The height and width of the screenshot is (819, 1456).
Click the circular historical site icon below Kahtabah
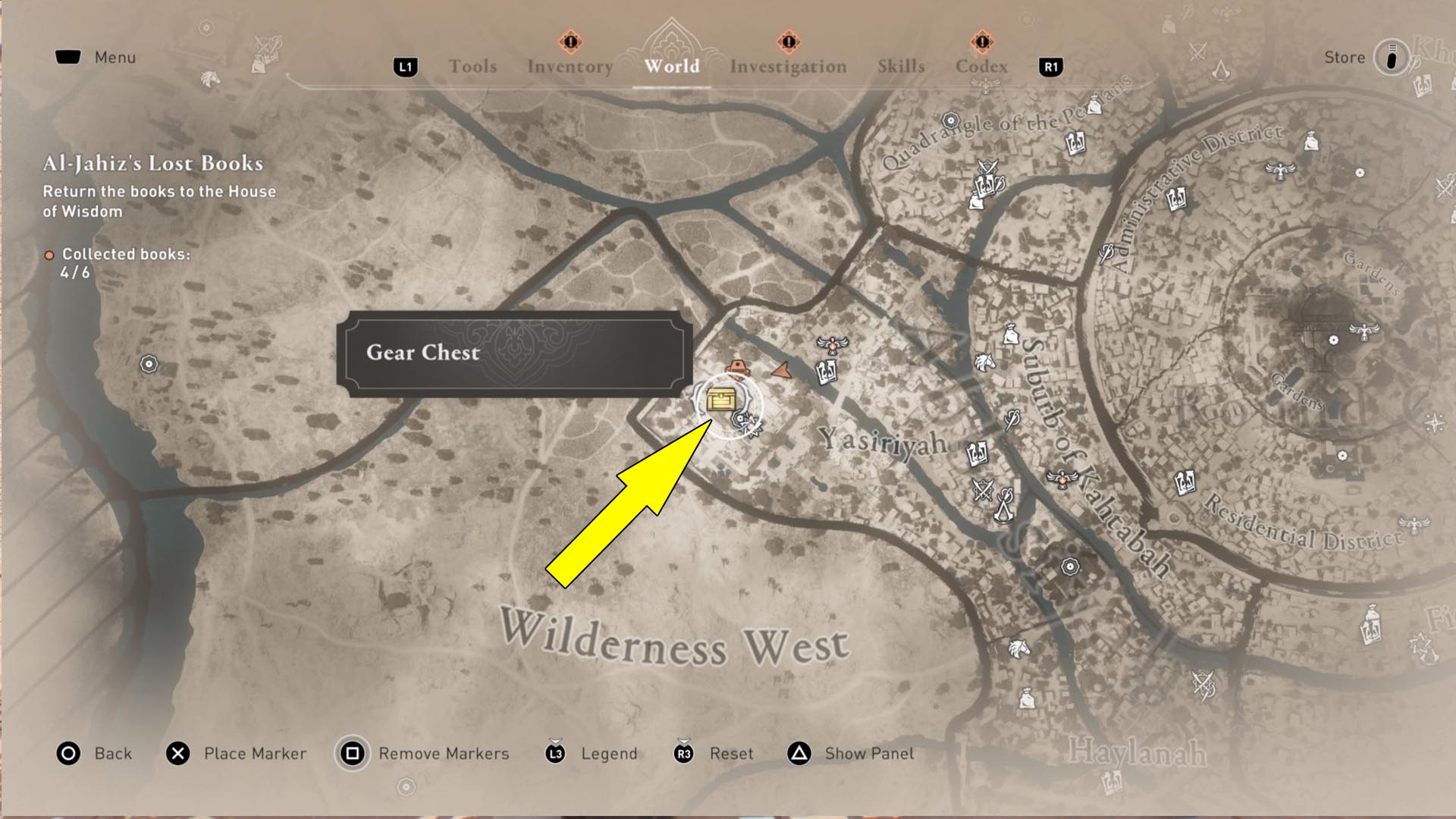click(x=1070, y=566)
